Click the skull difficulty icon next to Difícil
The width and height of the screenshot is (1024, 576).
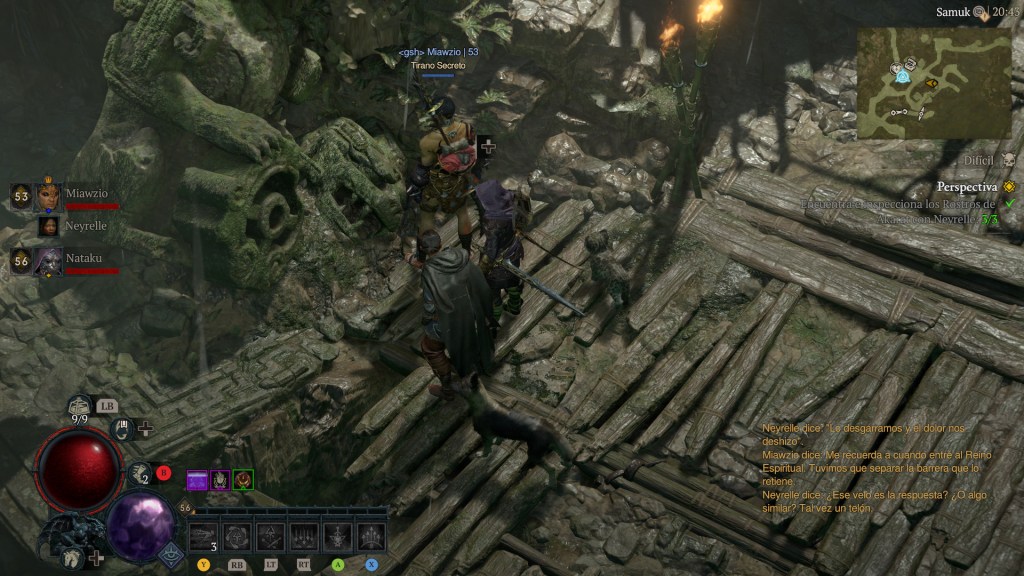pyautogui.click(x=1008, y=160)
